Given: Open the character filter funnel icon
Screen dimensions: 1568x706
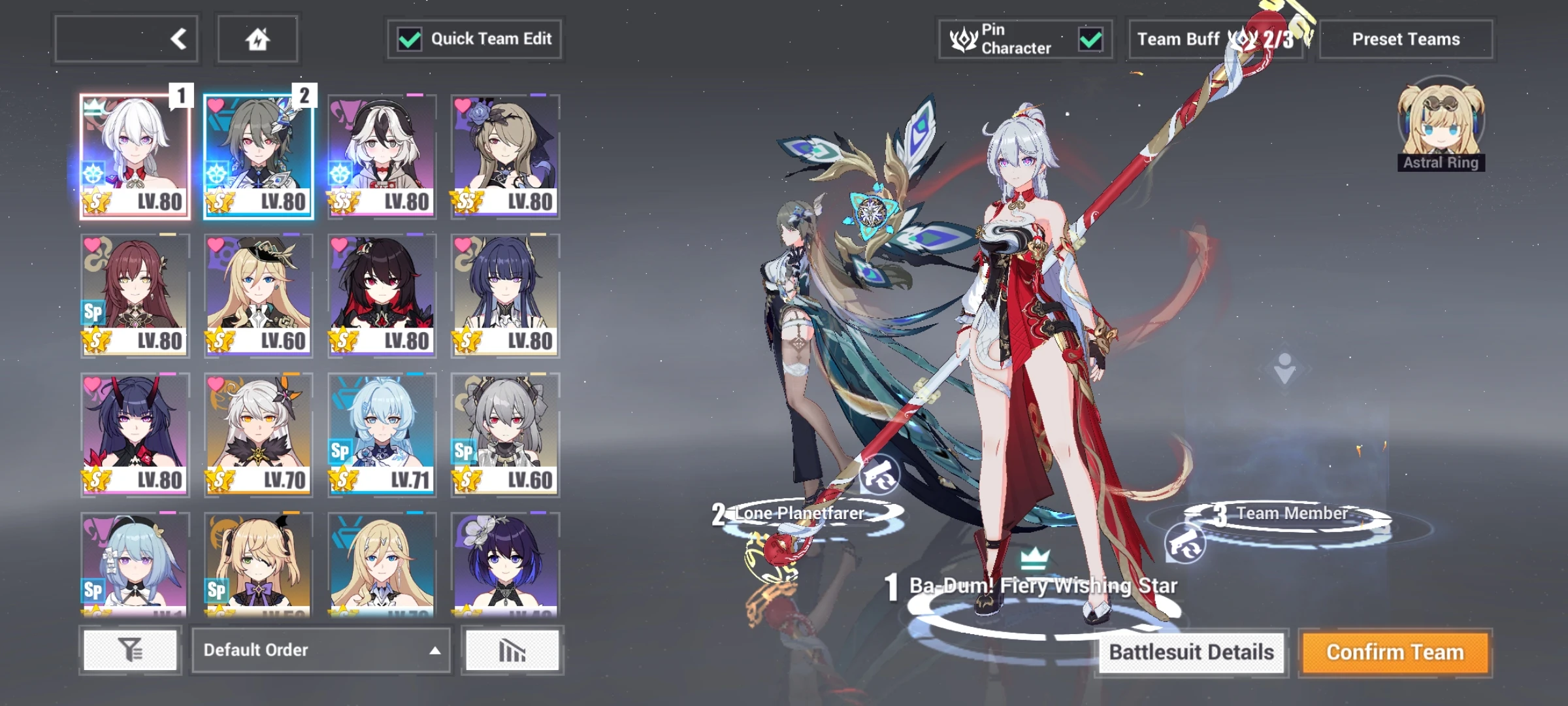Looking at the screenshot, I should (131, 650).
